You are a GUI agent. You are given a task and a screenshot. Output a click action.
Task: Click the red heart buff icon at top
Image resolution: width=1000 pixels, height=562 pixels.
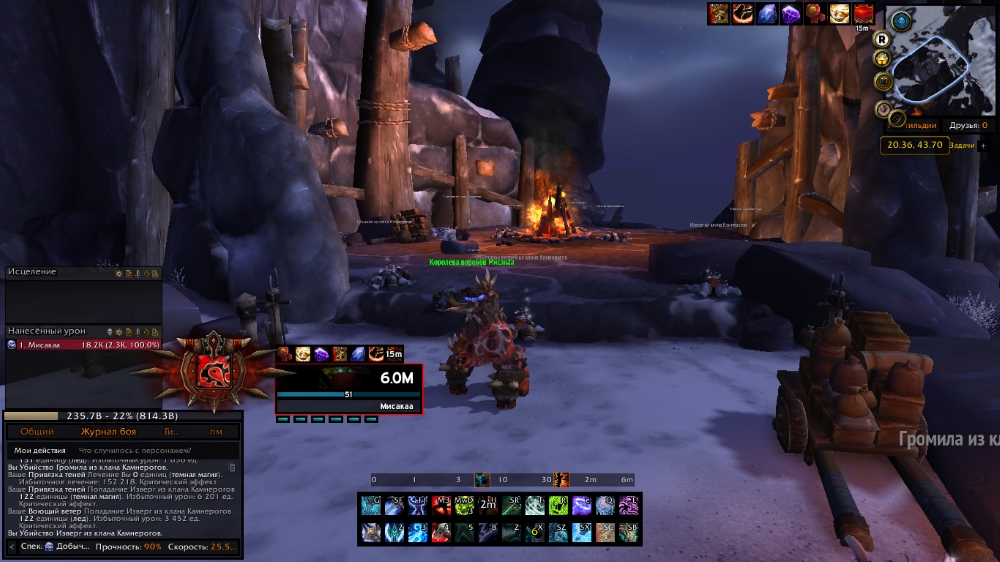(863, 13)
